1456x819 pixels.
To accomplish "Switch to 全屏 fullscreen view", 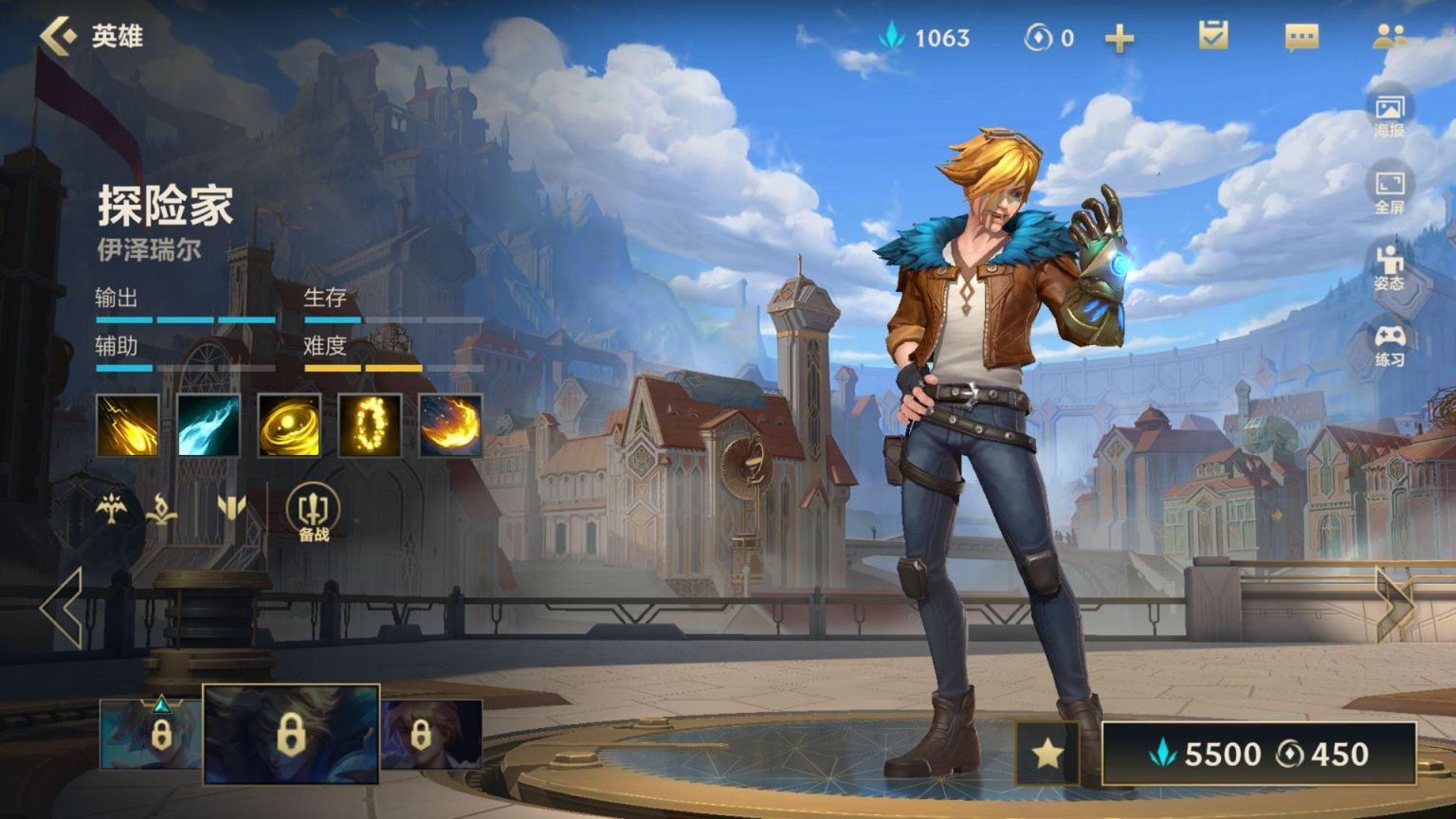I will [1390, 191].
